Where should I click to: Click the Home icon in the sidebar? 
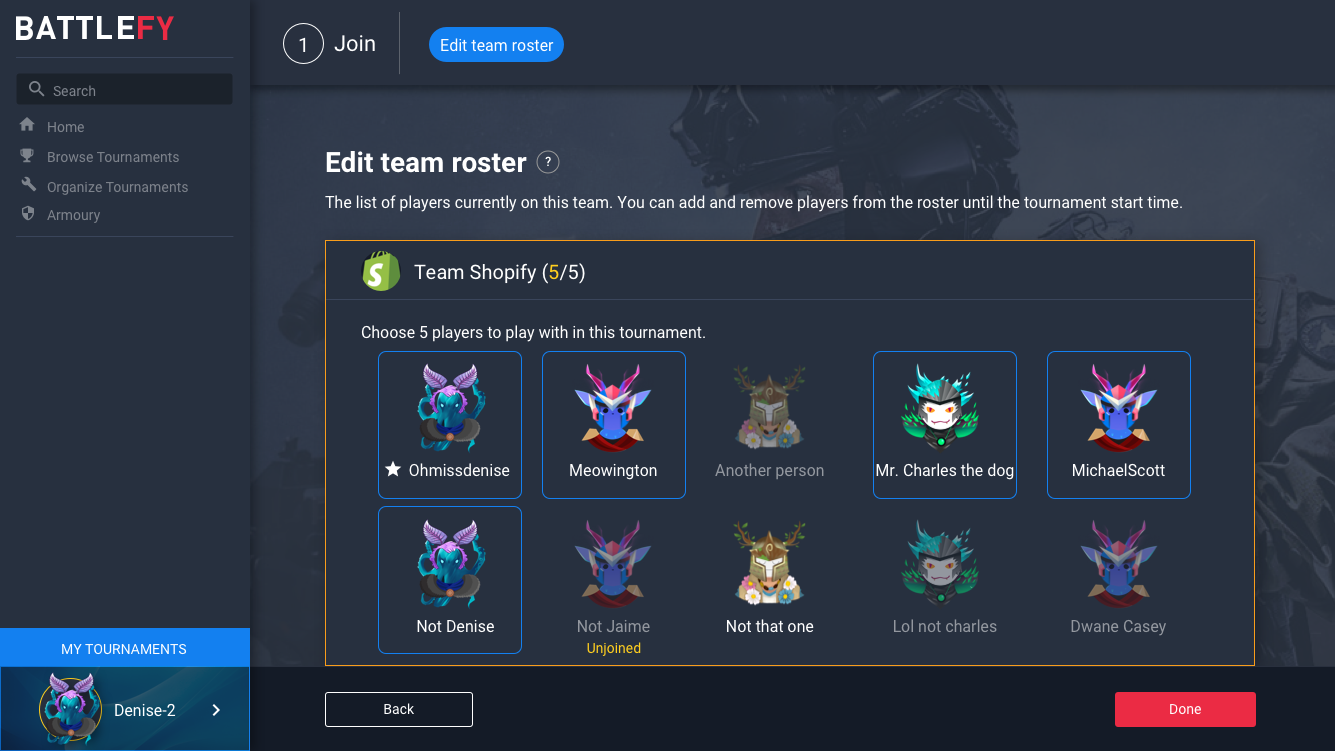(27, 126)
